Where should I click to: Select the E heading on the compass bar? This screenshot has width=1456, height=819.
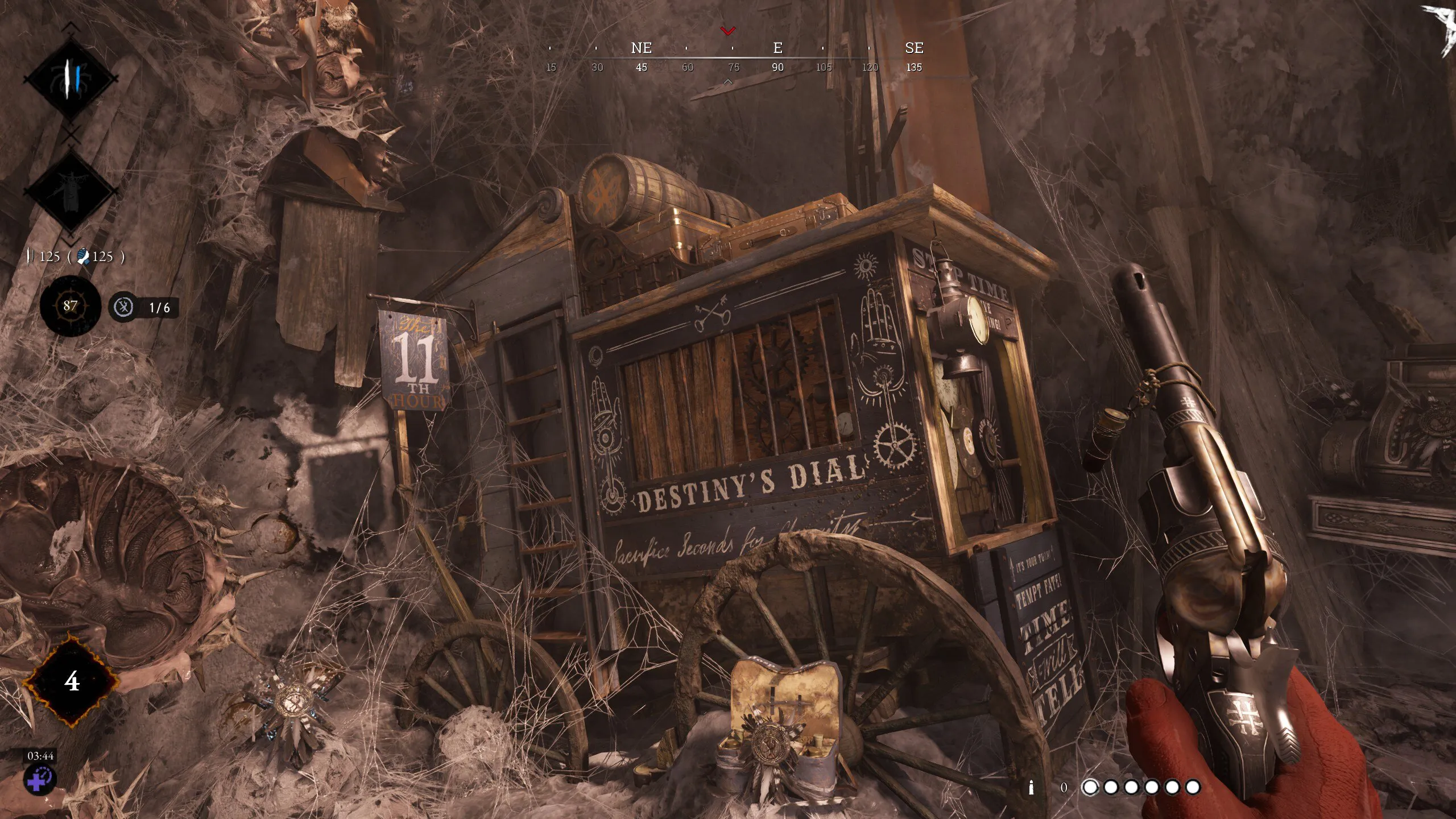[x=777, y=48]
